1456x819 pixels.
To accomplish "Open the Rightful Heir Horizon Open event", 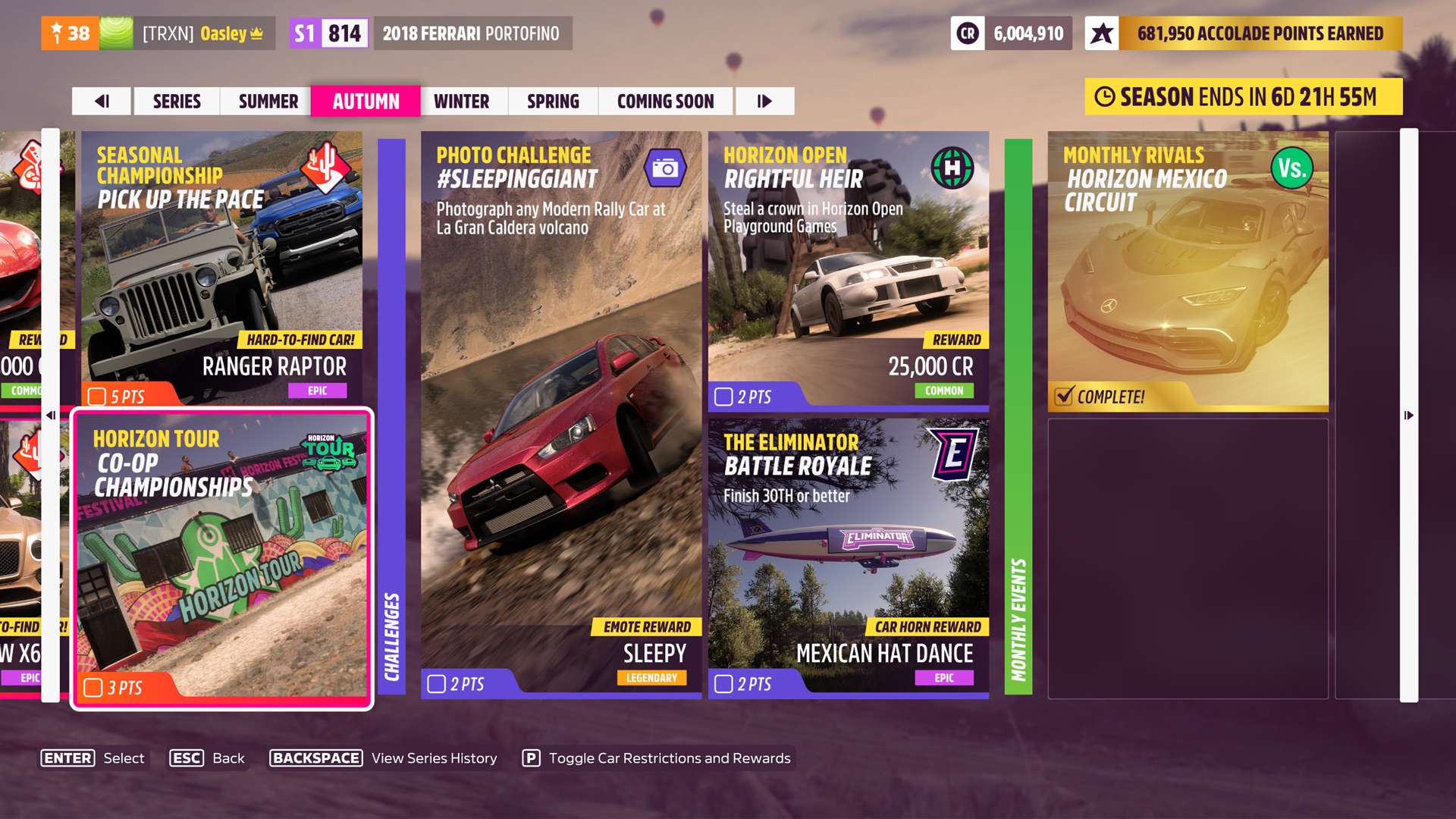I will pos(848,265).
